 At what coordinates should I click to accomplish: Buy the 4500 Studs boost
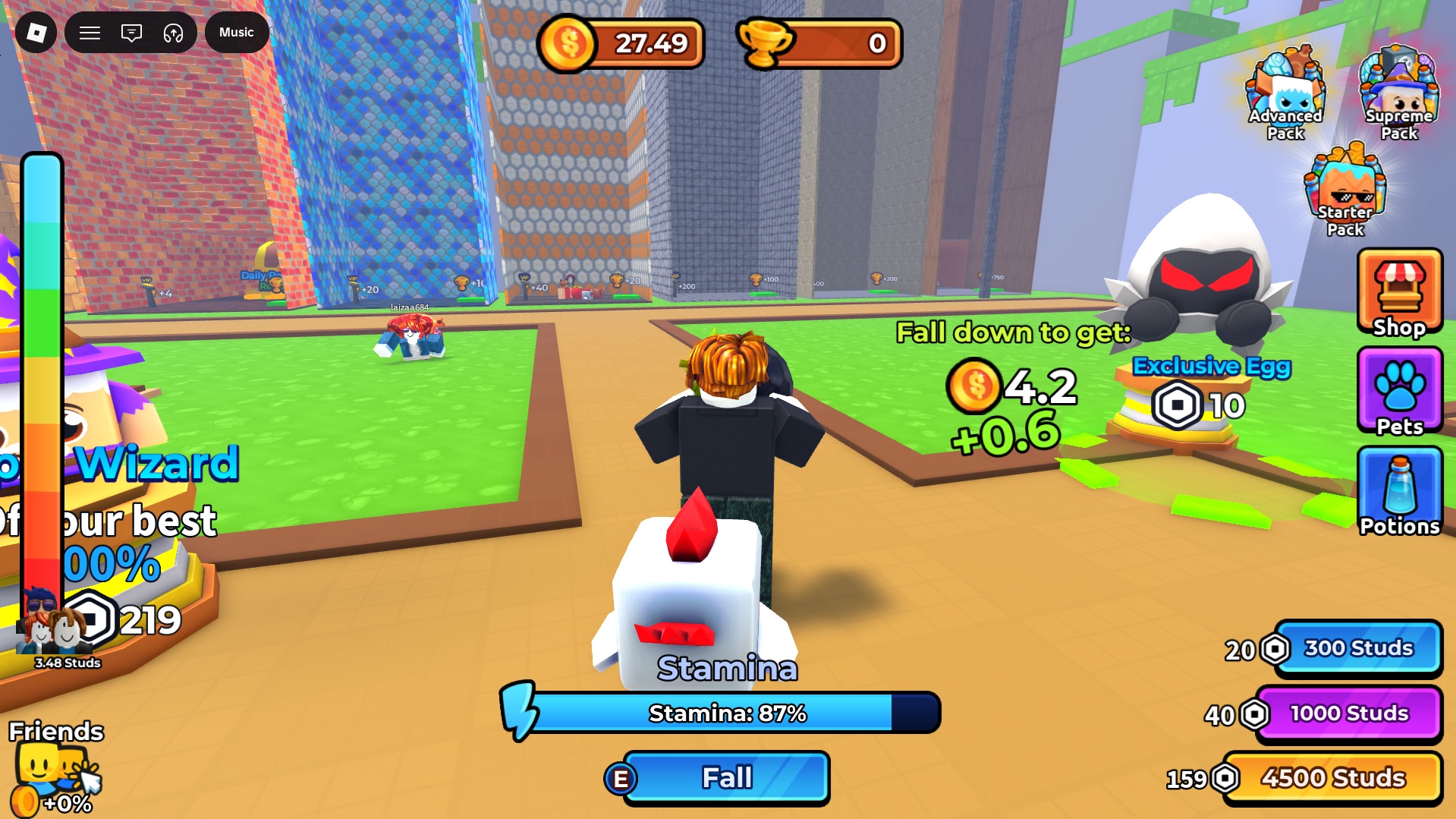(1333, 778)
